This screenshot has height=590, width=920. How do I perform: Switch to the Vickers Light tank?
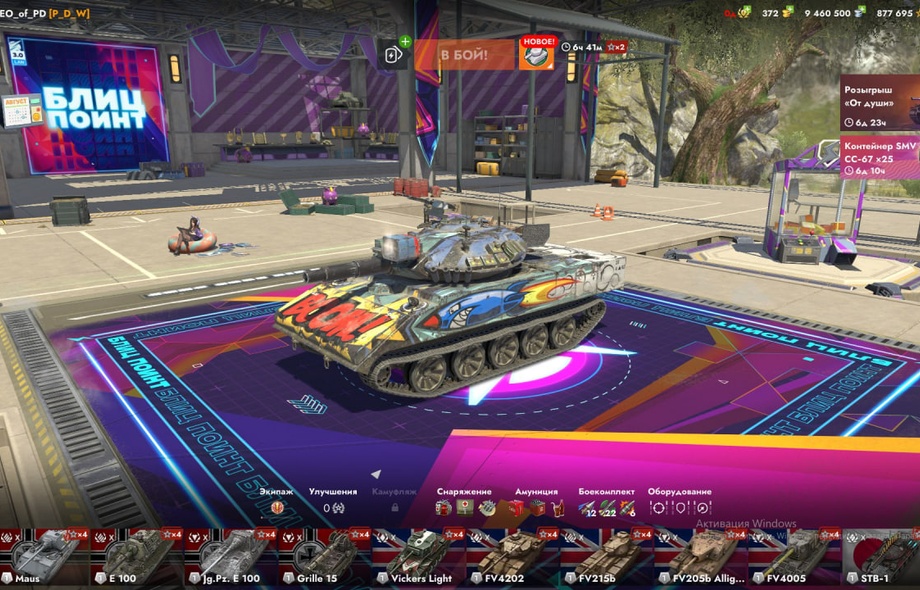[x=415, y=558]
